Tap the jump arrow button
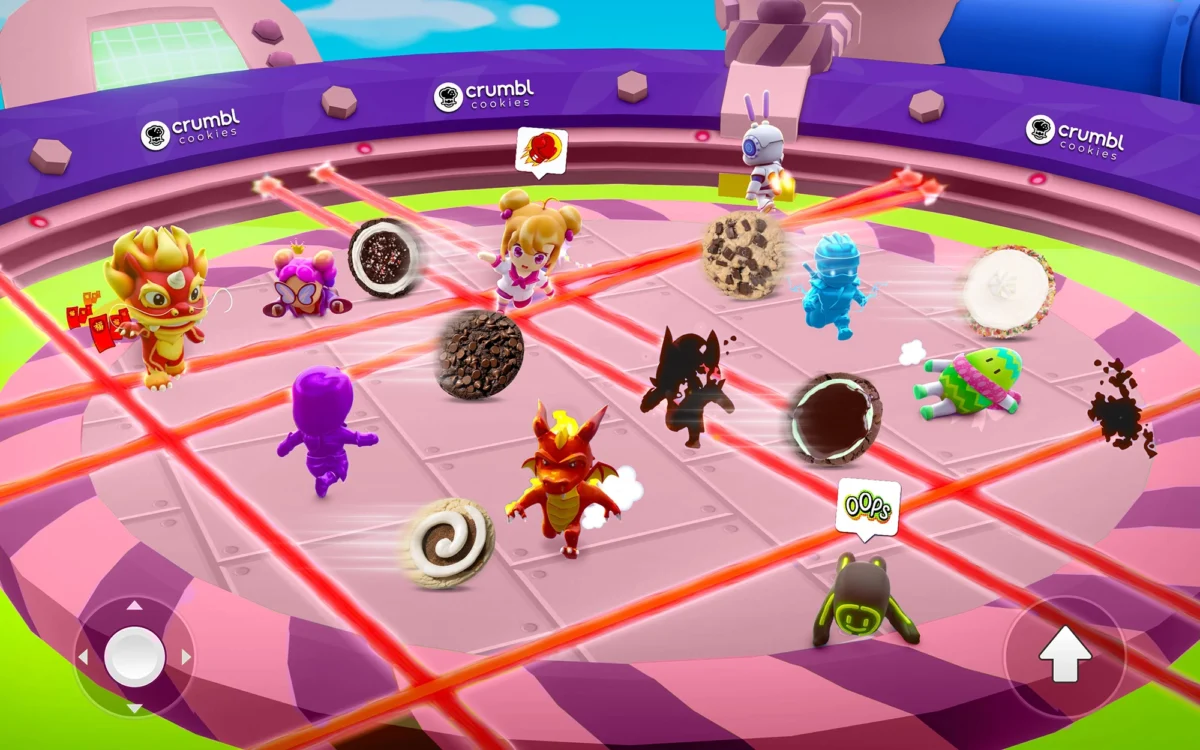1200x750 pixels. tap(1064, 656)
